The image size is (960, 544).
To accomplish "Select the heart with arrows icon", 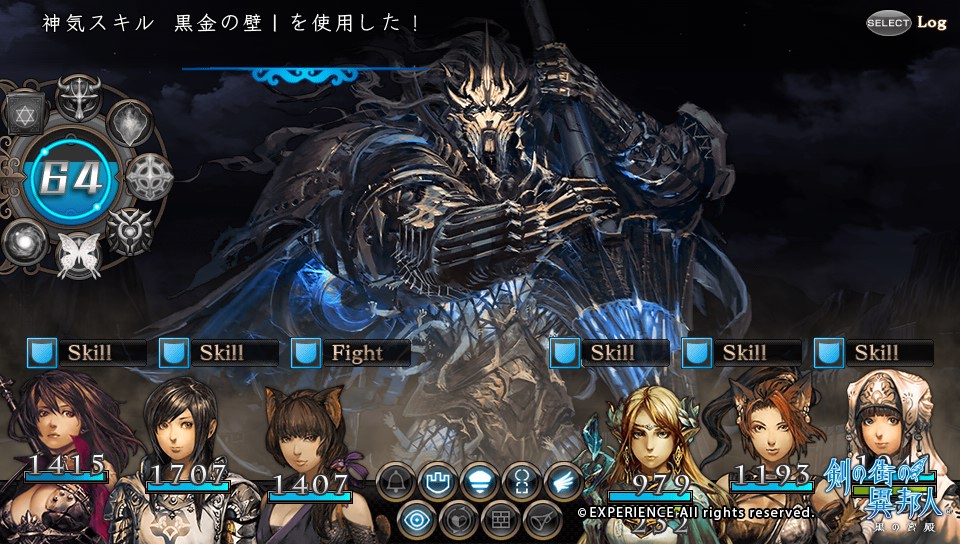I will click(459, 520).
